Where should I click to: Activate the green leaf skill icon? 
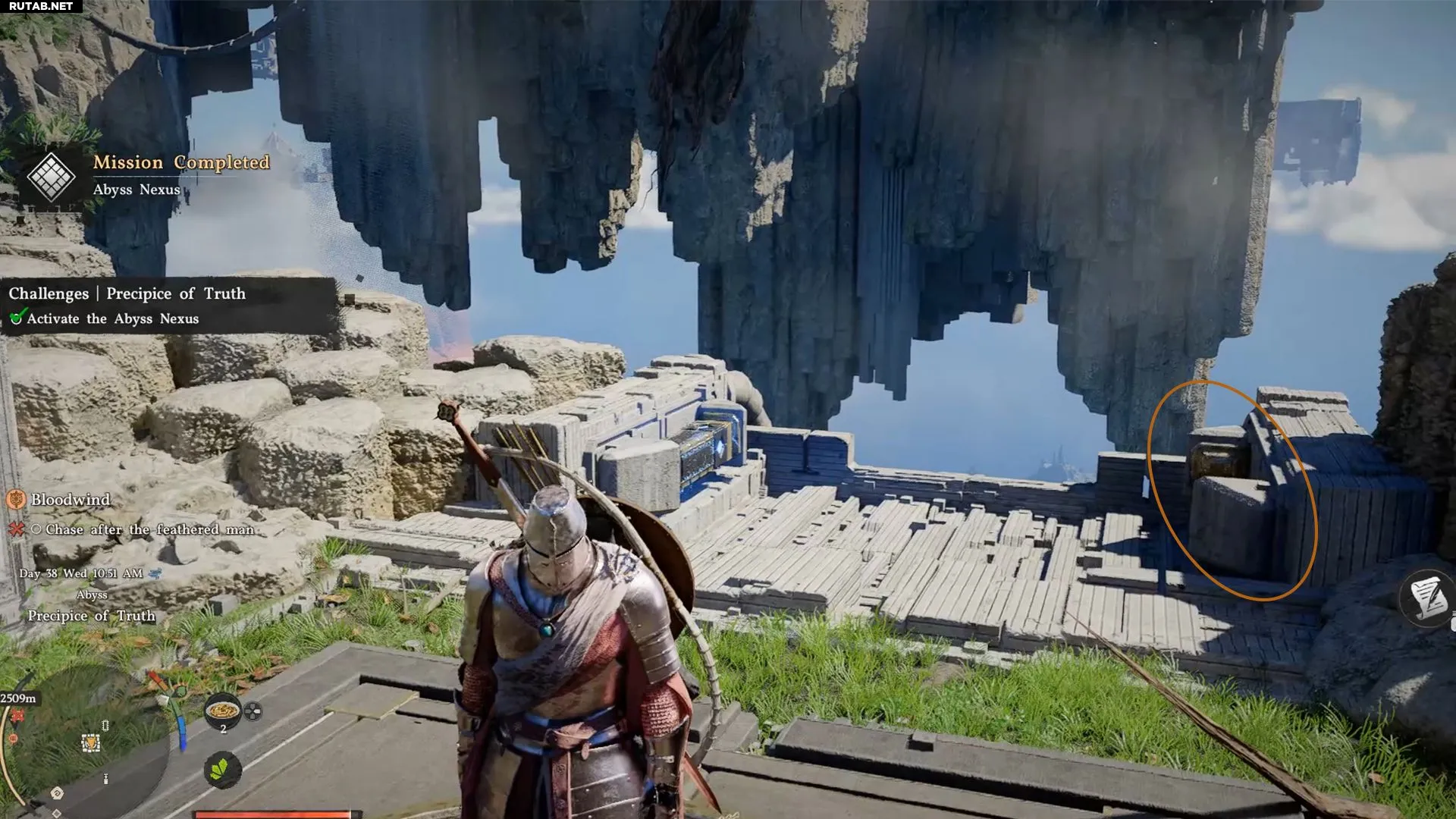(222, 770)
